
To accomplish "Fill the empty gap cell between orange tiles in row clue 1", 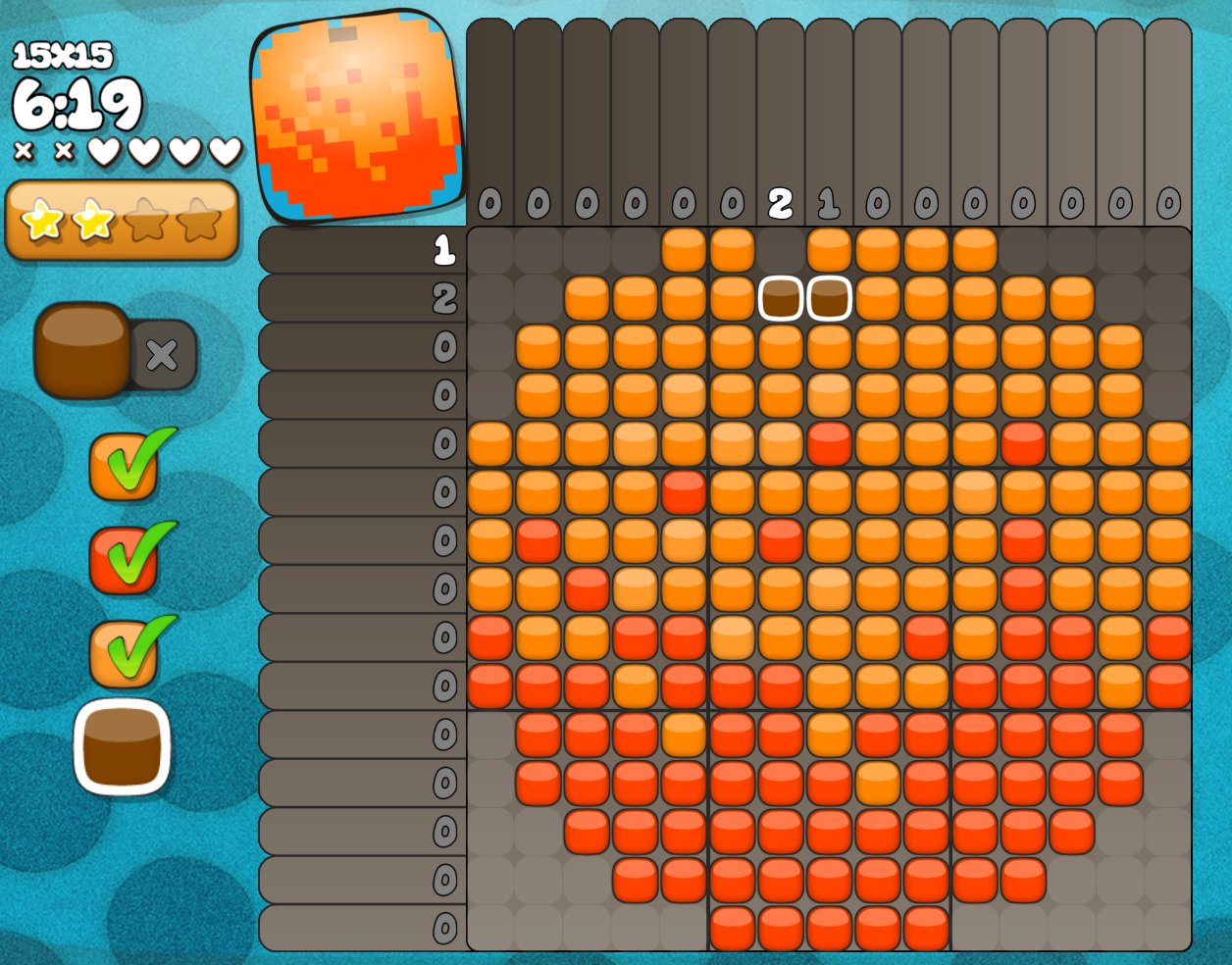I will (781, 250).
